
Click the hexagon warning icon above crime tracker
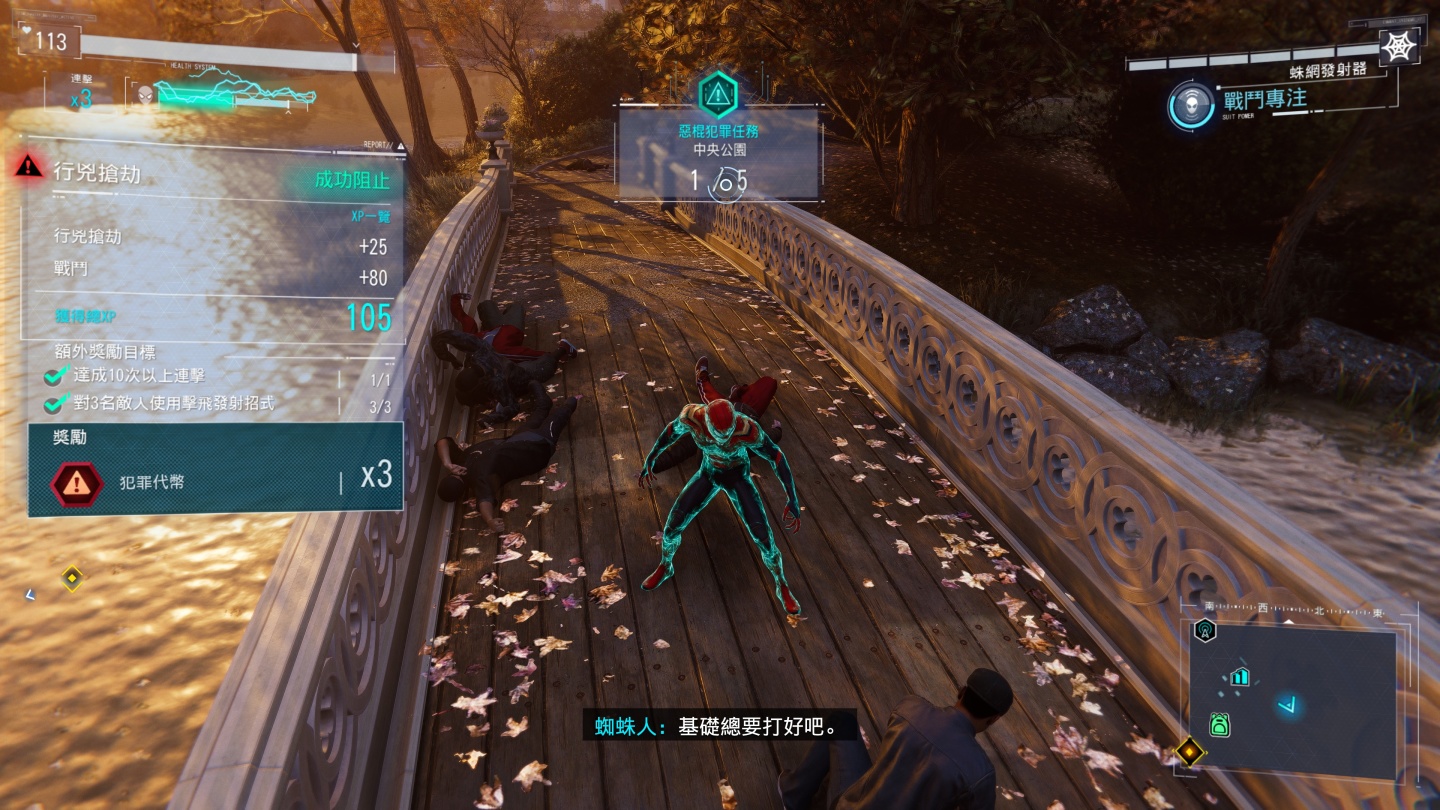tap(718, 95)
